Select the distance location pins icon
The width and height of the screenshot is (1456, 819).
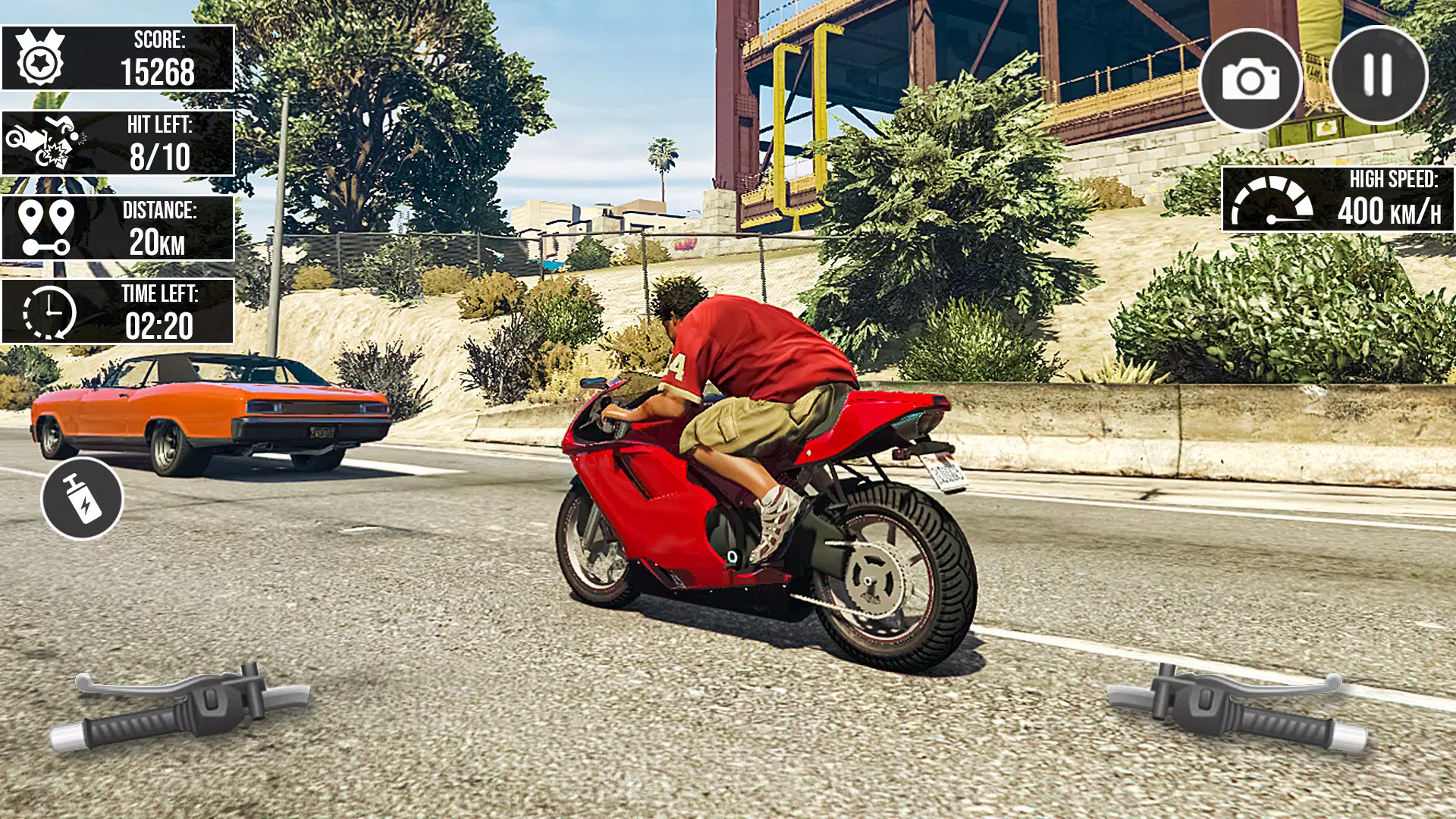(45, 227)
